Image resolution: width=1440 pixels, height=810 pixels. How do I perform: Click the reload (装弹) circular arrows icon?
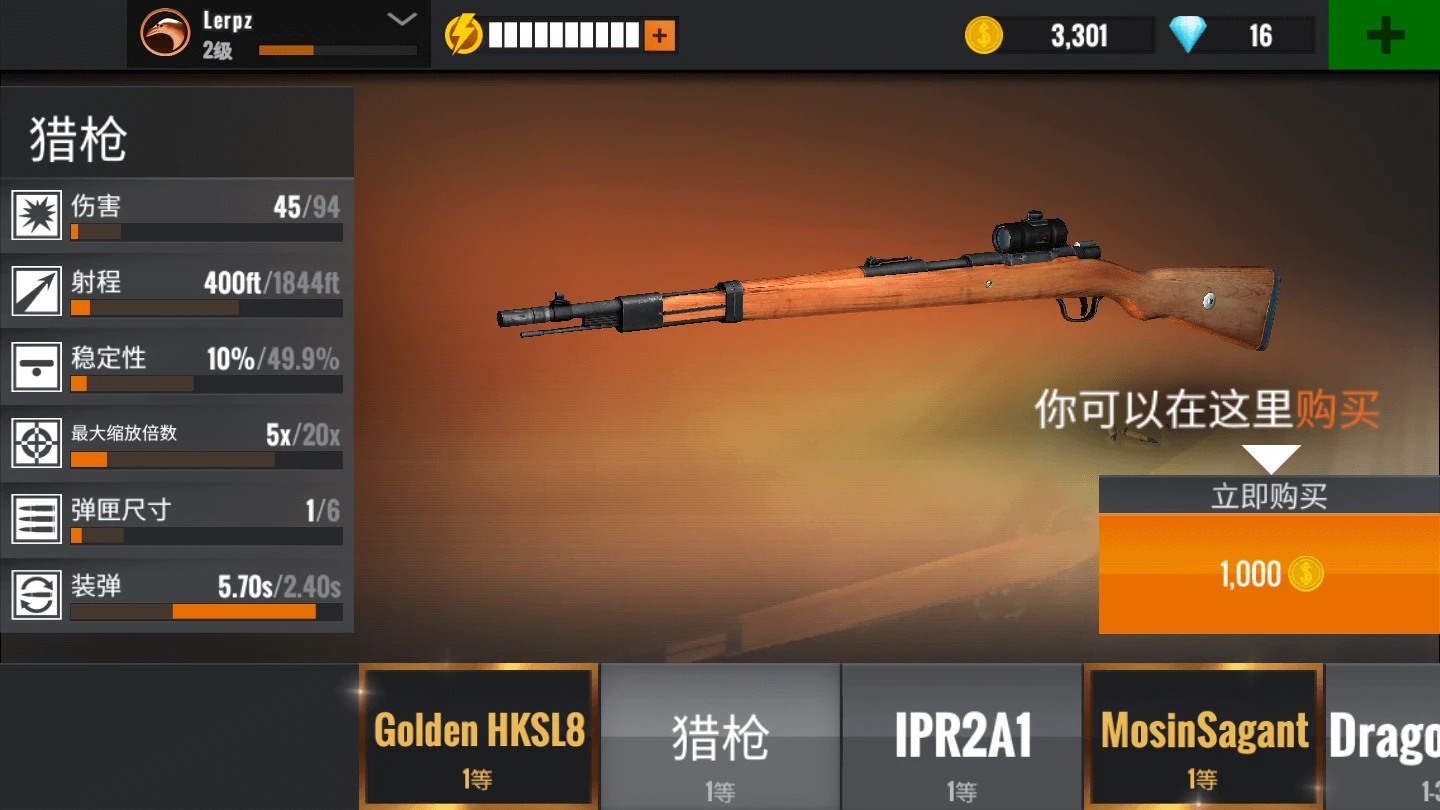click(36, 595)
